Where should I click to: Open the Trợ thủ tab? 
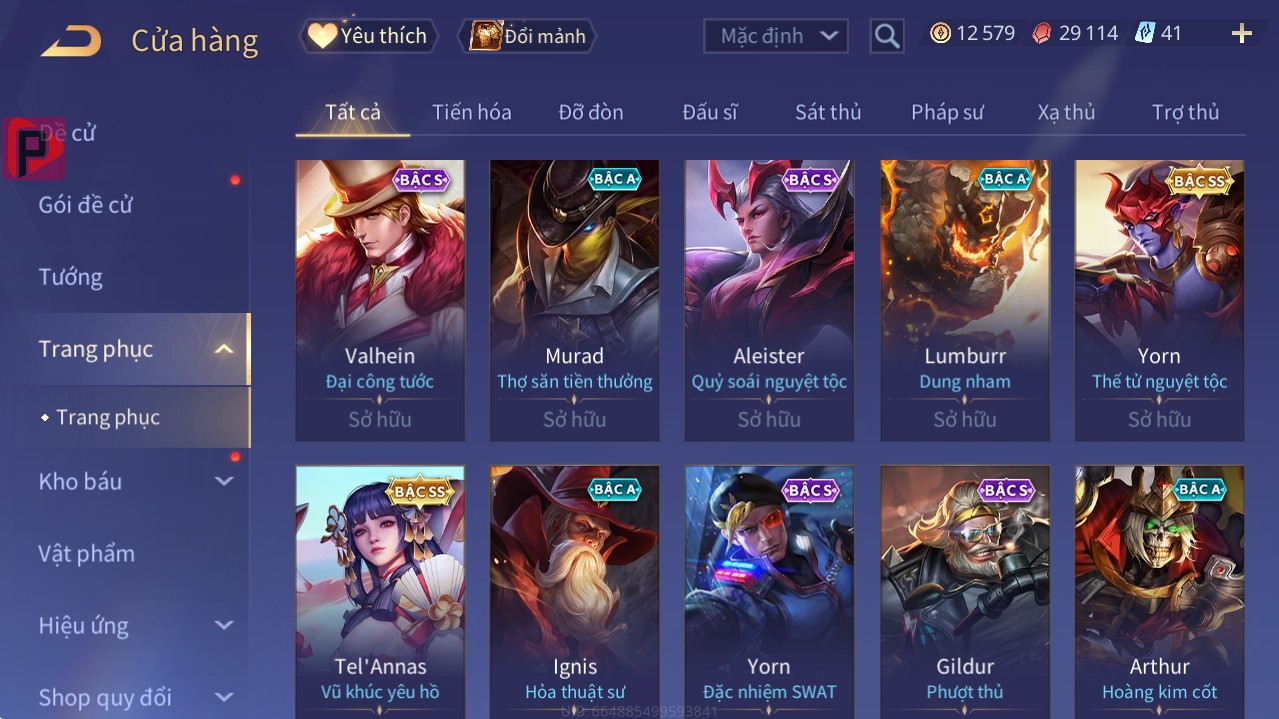coord(1185,112)
